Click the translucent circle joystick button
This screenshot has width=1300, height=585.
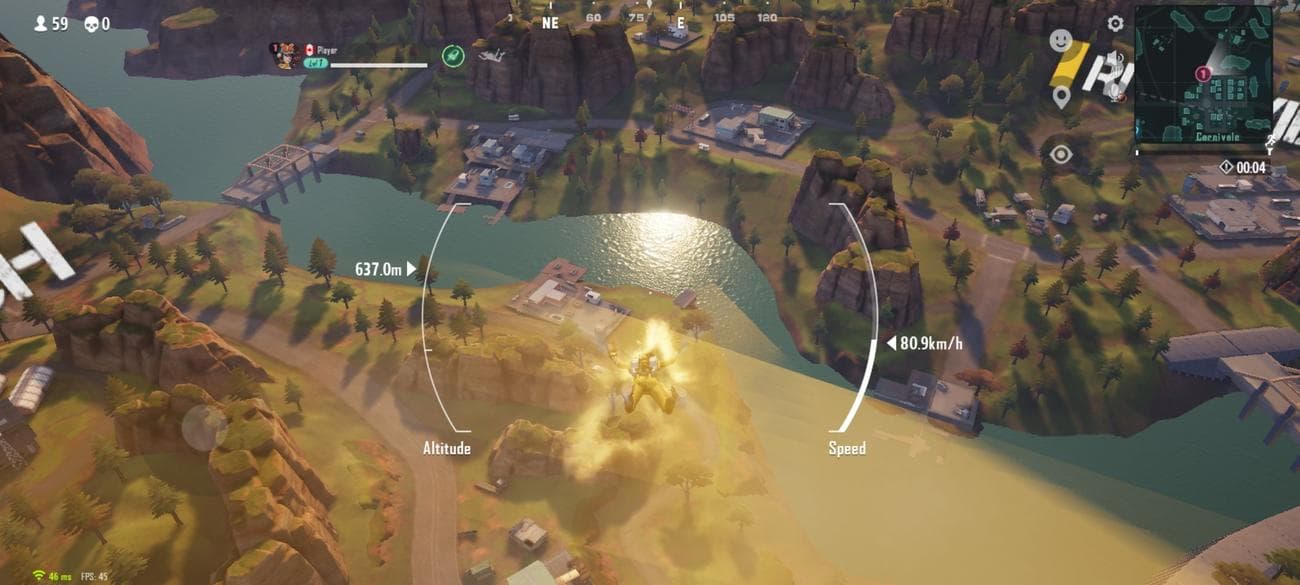coord(204,427)
